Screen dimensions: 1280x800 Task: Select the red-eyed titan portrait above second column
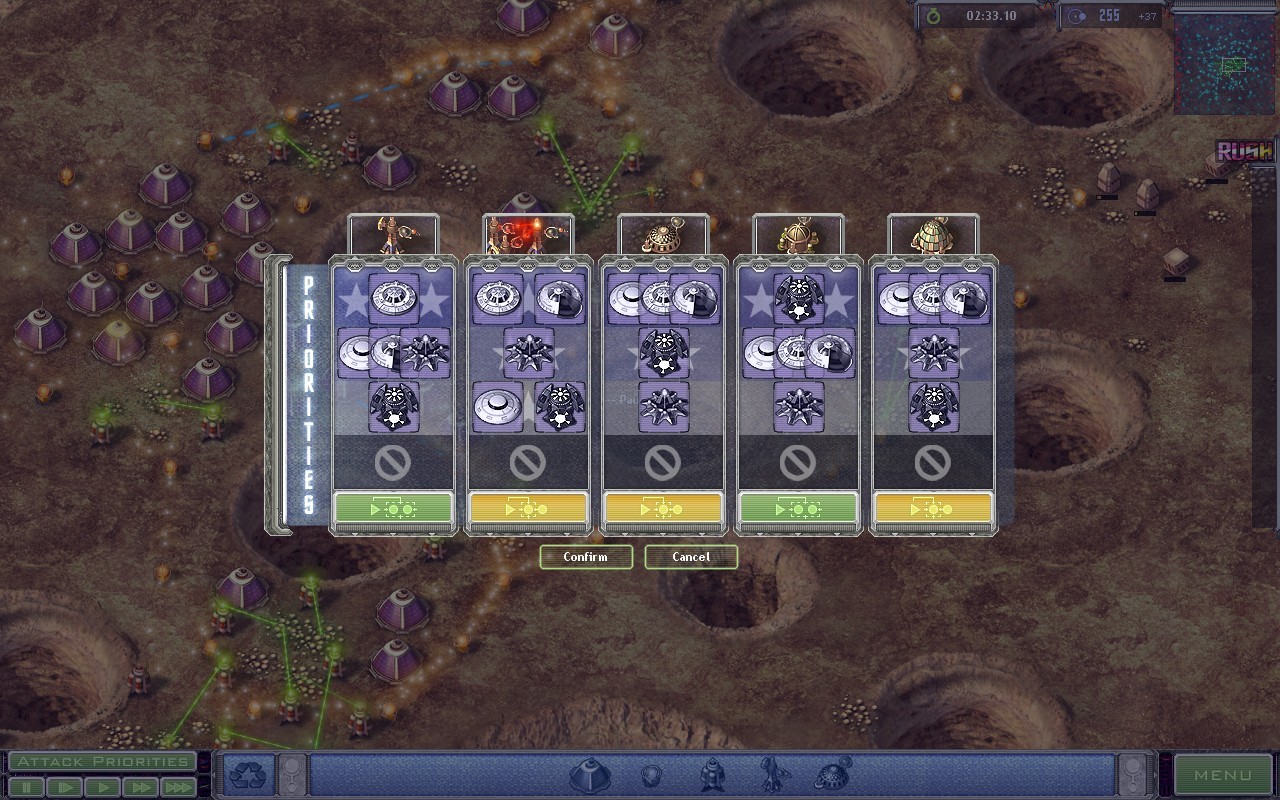tap(528, 232)
